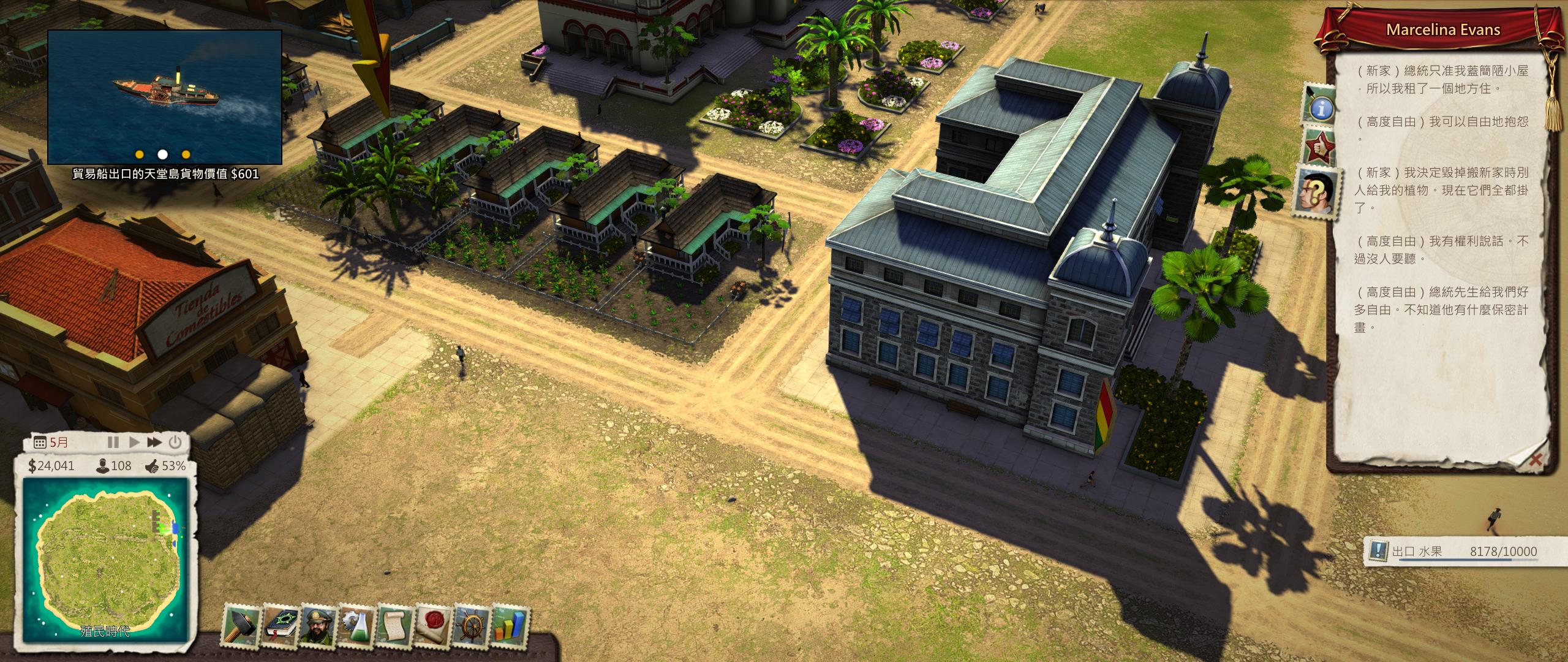
Task: Close the Marcelina Evans info panel
Action: [x=1535, y=460]
